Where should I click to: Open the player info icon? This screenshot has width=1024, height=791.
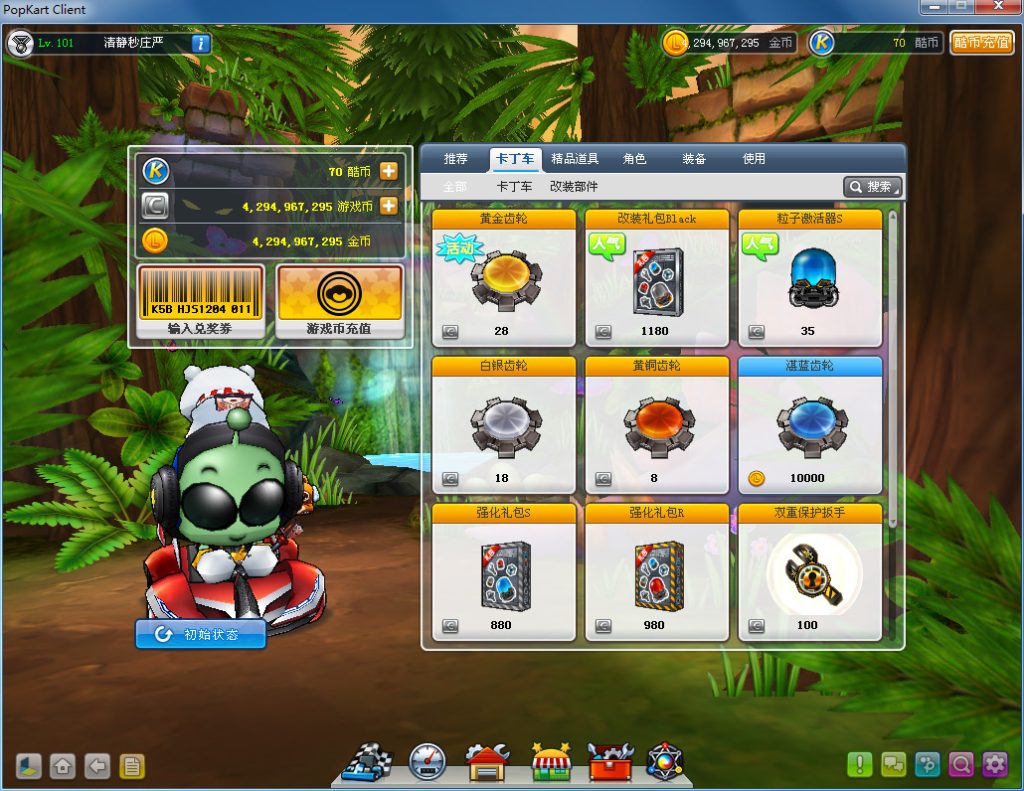200,43
